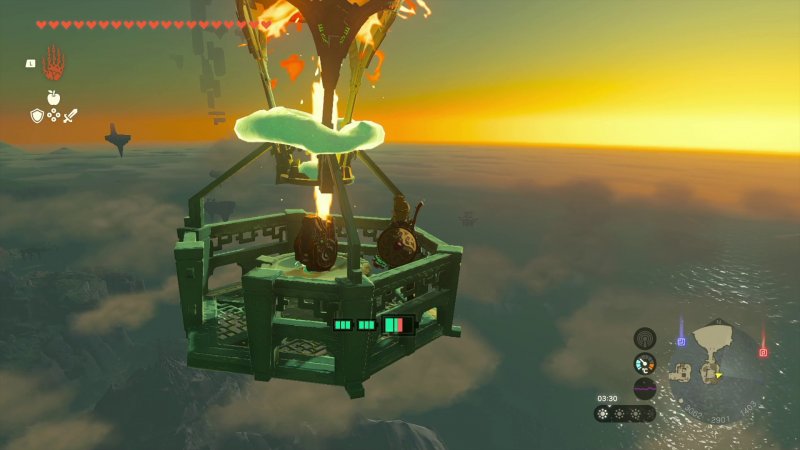Activate the red hand ability icon
Viewport: 800px width, 450px height.
[x=54, y=63]
